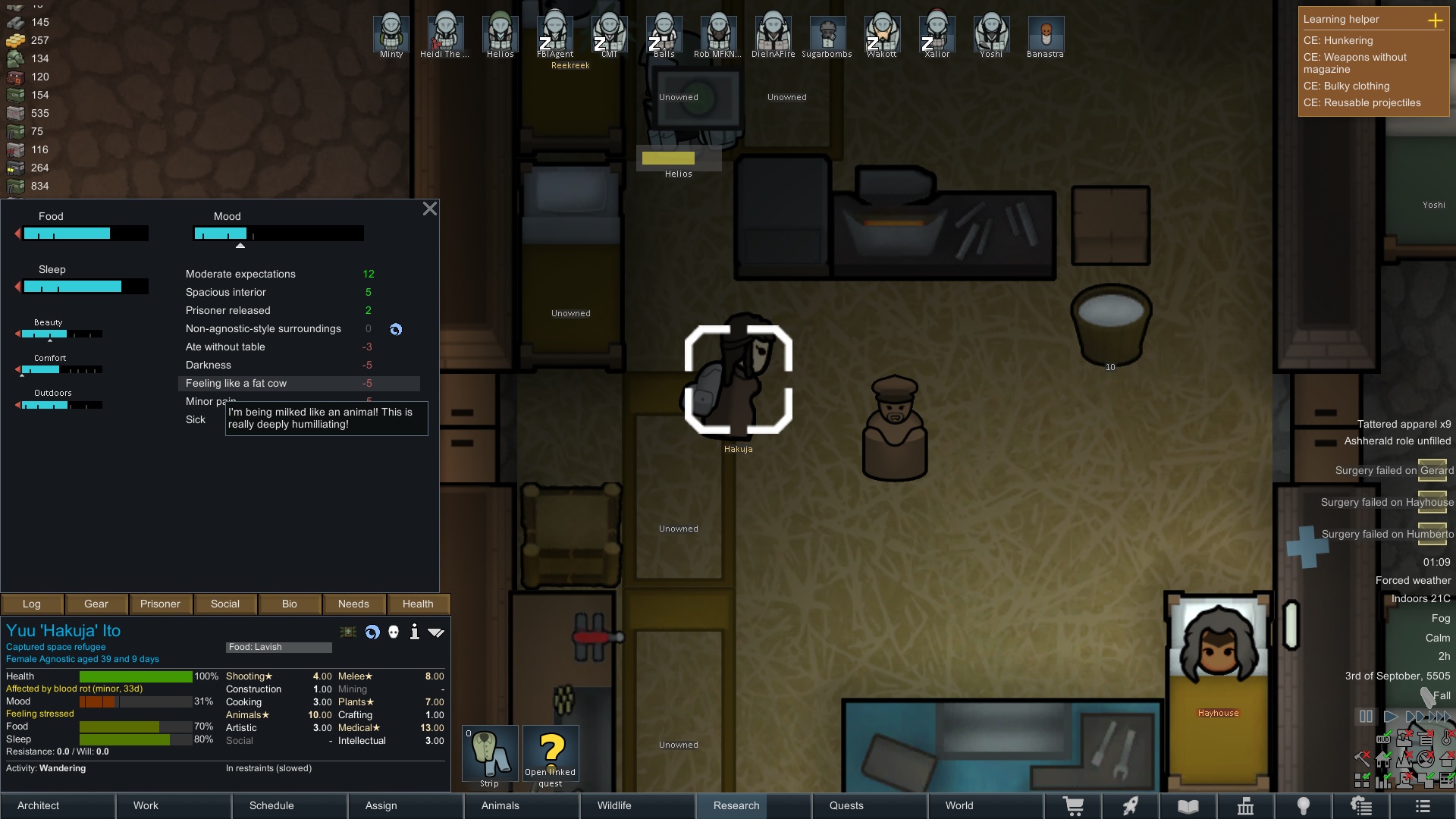This screenshot has height=819, width=1456.
Task: Close the Needs panel
Action: [429, 209]
